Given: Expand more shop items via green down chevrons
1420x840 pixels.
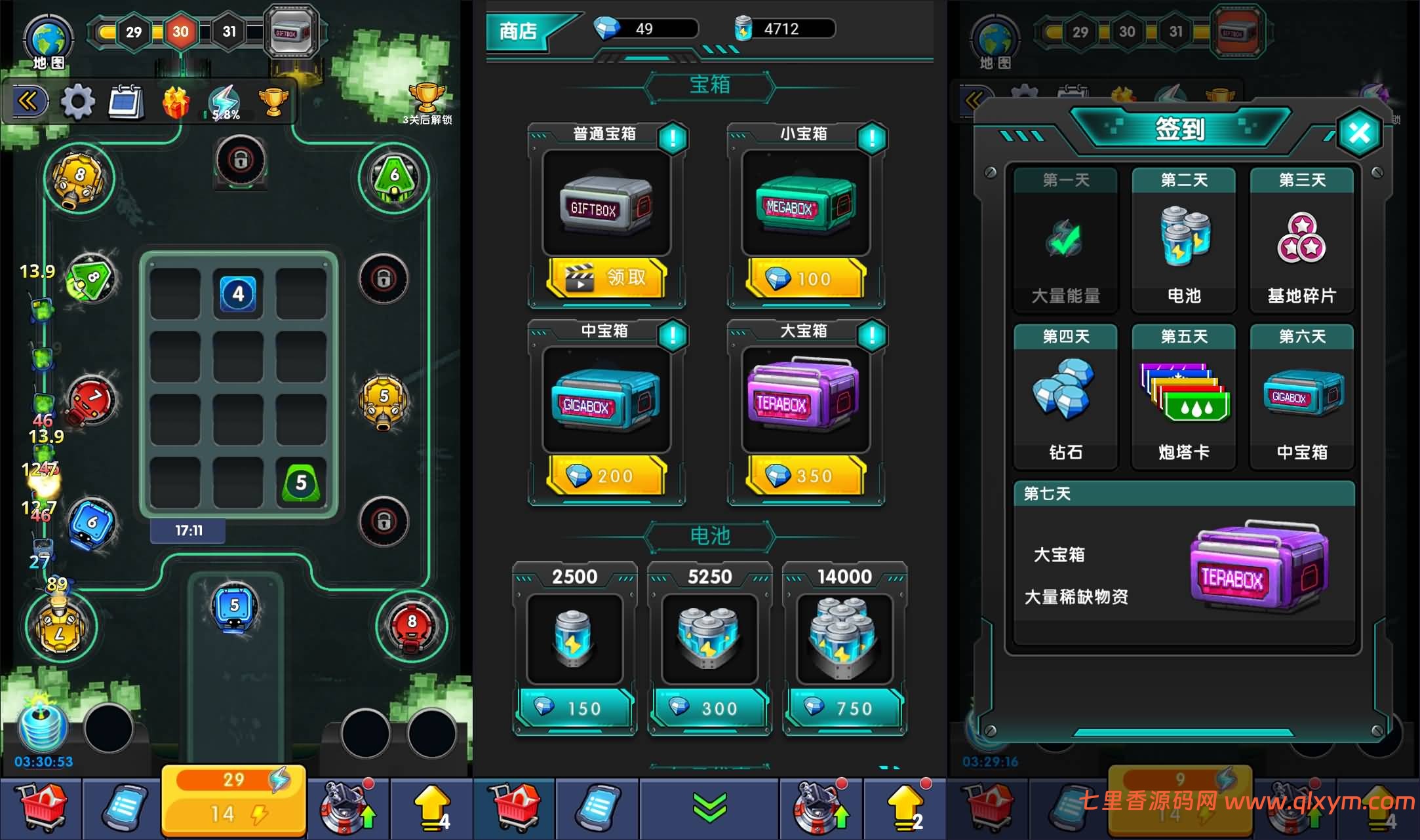Looking at the screenshot, I should point(709,807).
